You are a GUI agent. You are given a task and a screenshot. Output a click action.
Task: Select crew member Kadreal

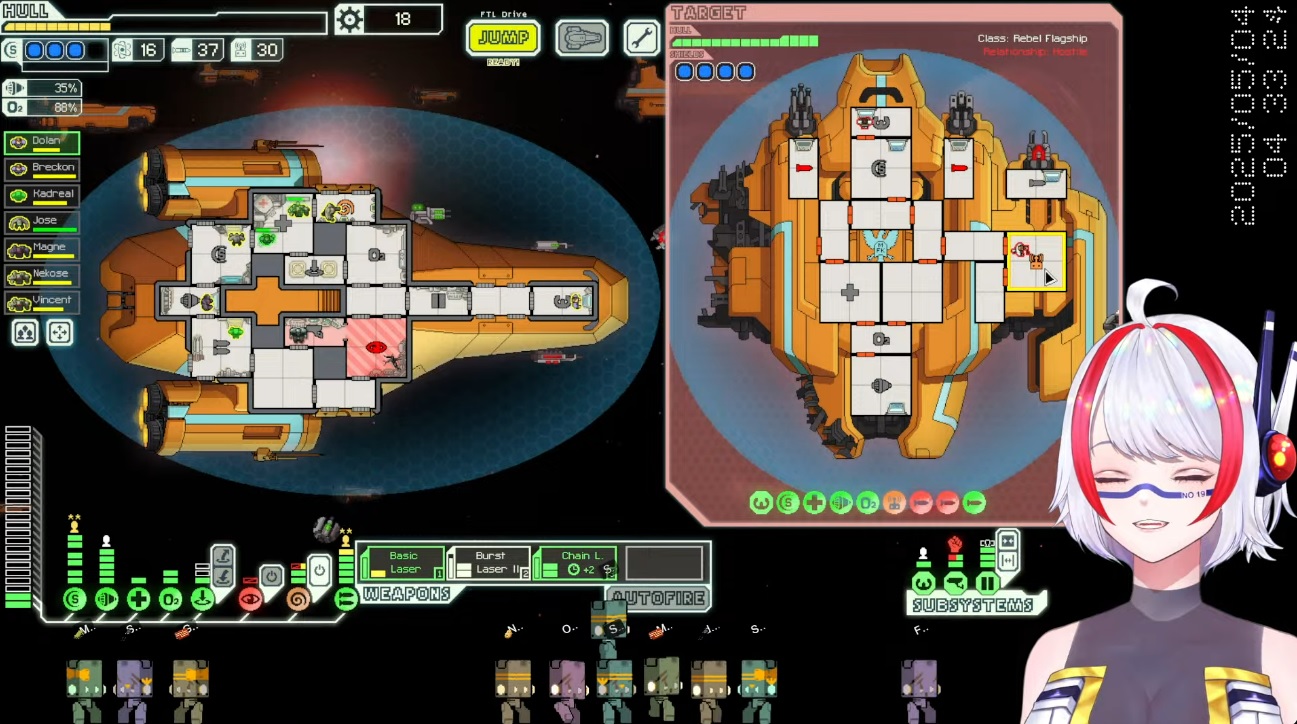[42, 194]
